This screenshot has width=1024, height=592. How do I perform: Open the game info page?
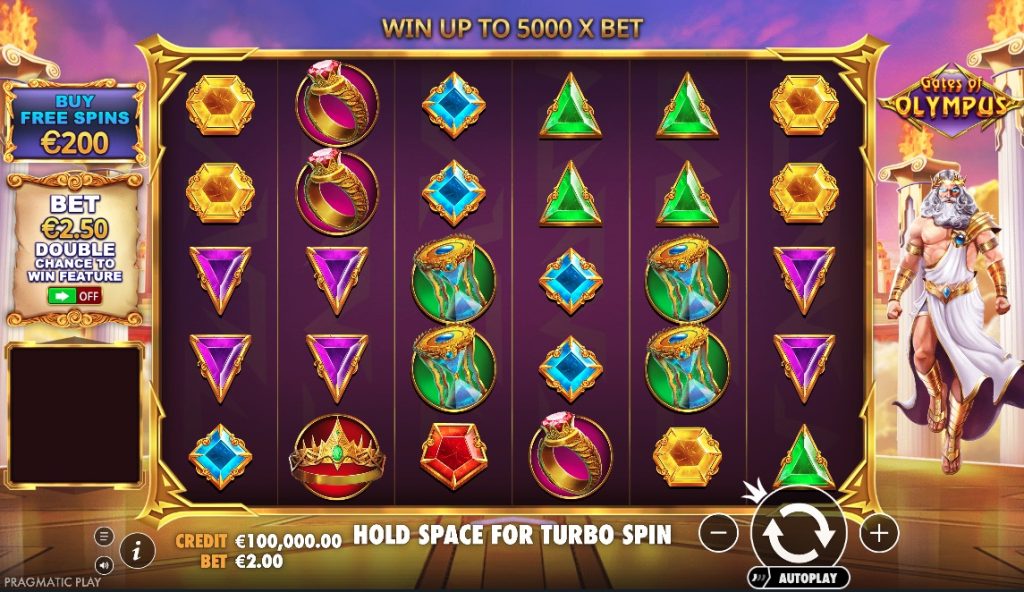137,549
